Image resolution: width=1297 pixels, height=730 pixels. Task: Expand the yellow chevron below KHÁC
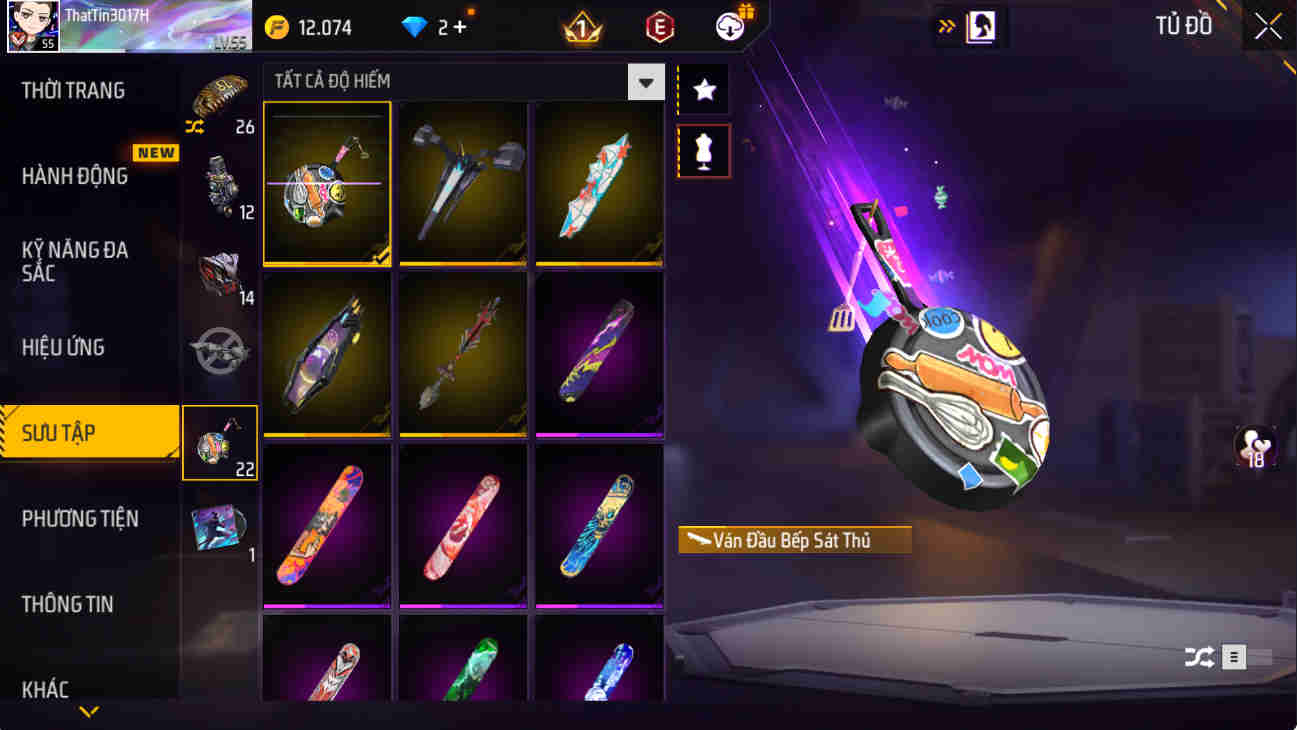click(x=91, y=712)
